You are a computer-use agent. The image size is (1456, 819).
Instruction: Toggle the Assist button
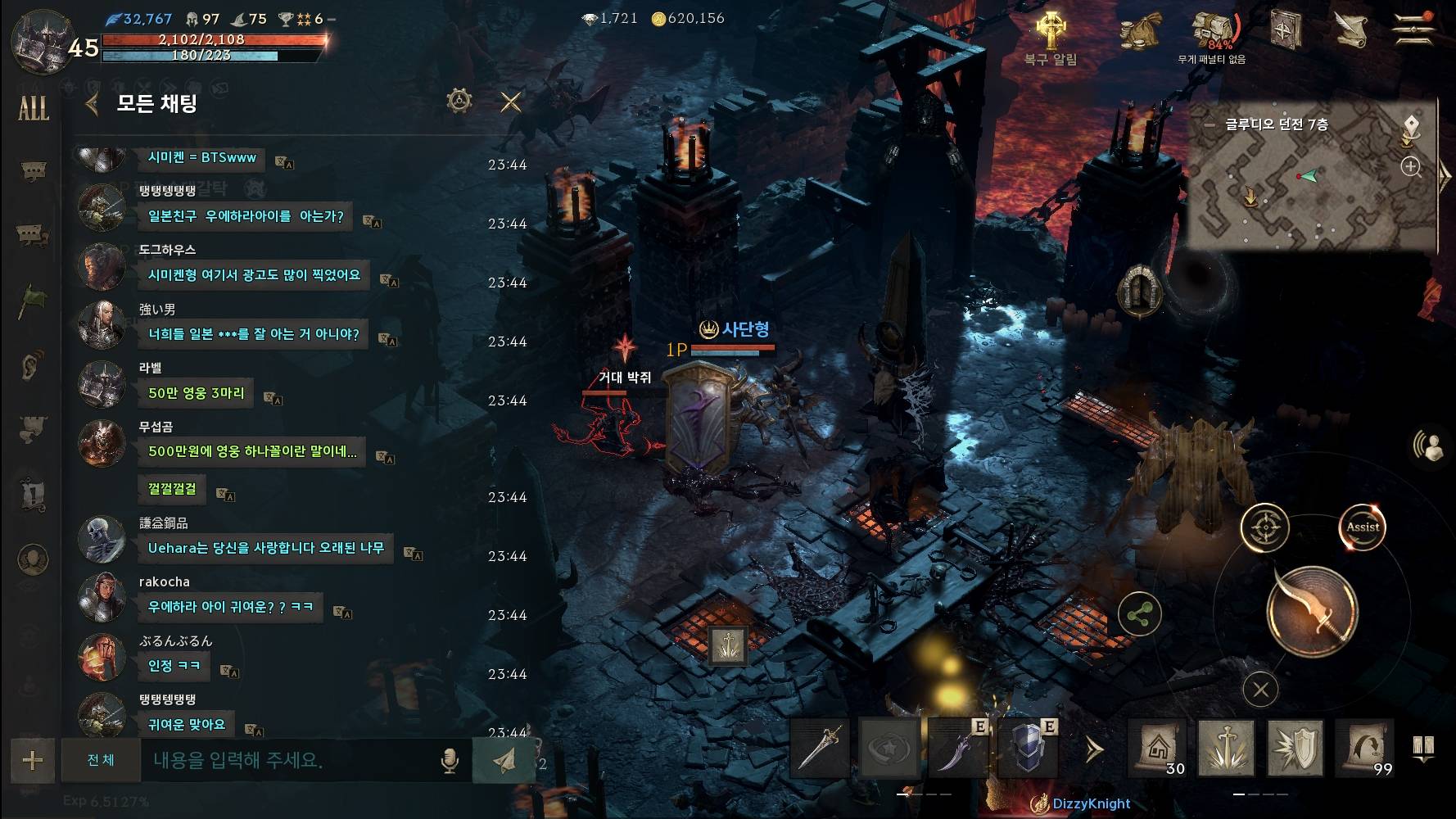pyautogui.click(x=1363, y=527)
